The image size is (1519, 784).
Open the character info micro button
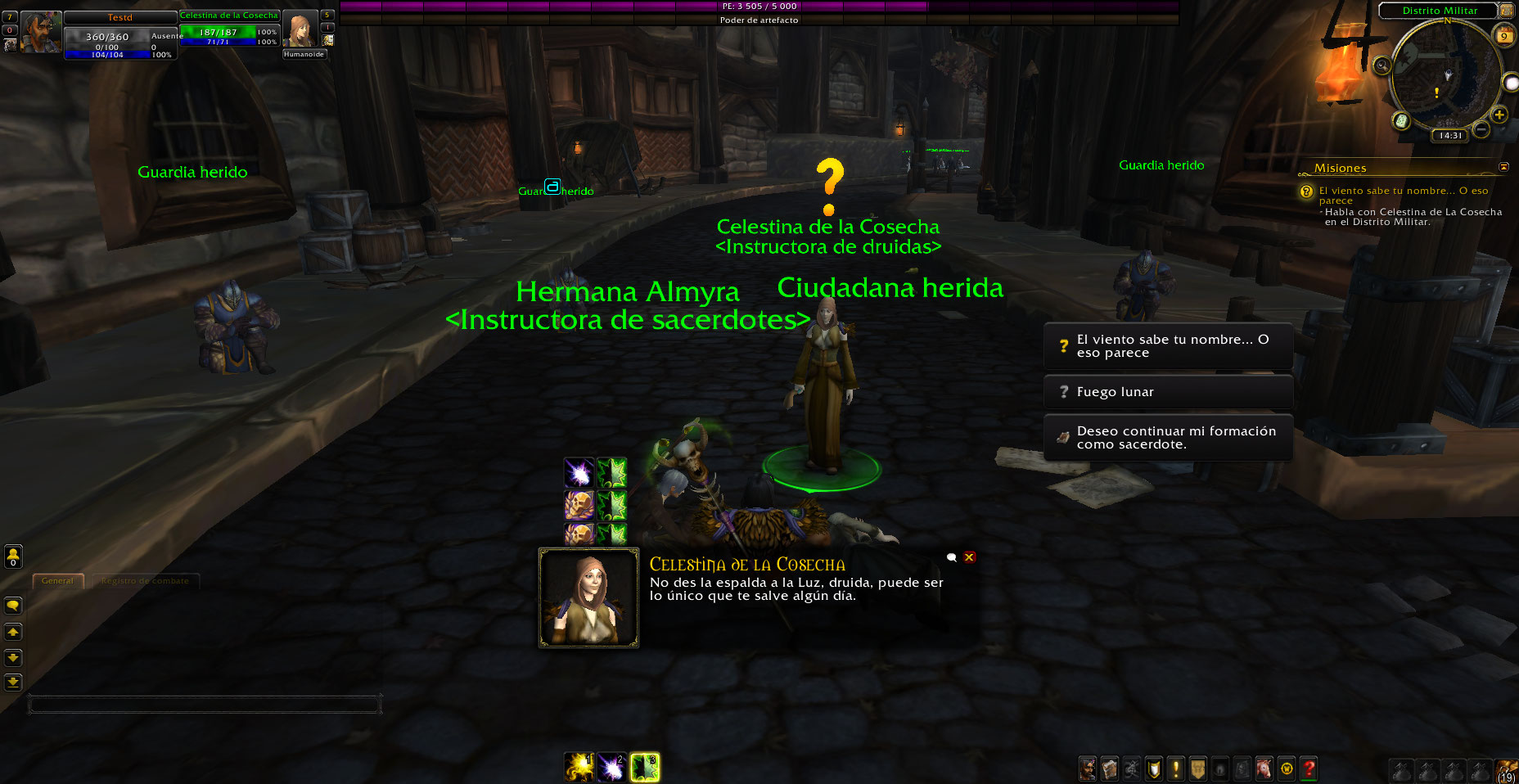pos(1088,768)
